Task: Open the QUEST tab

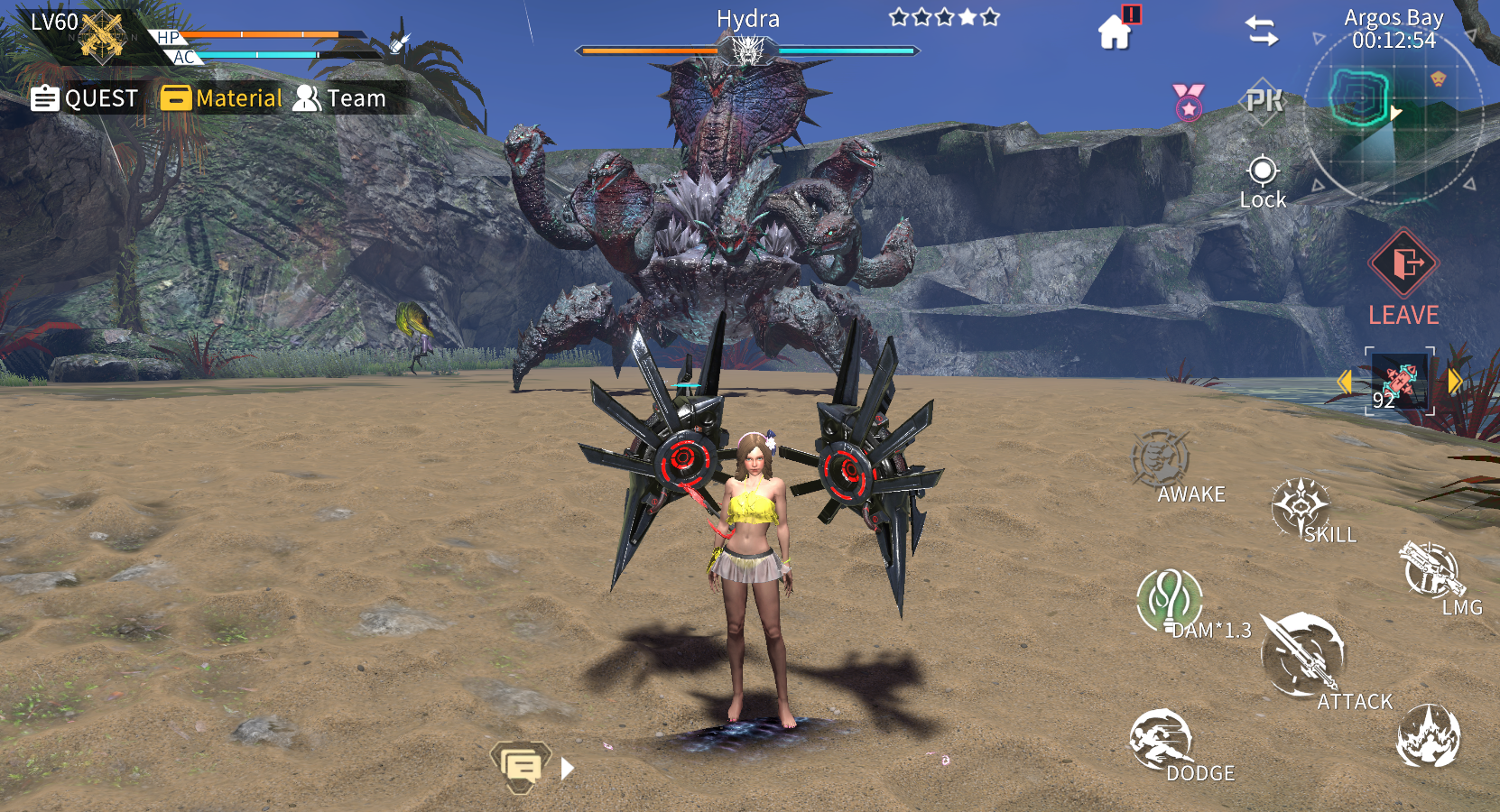Action: (85, 98)
